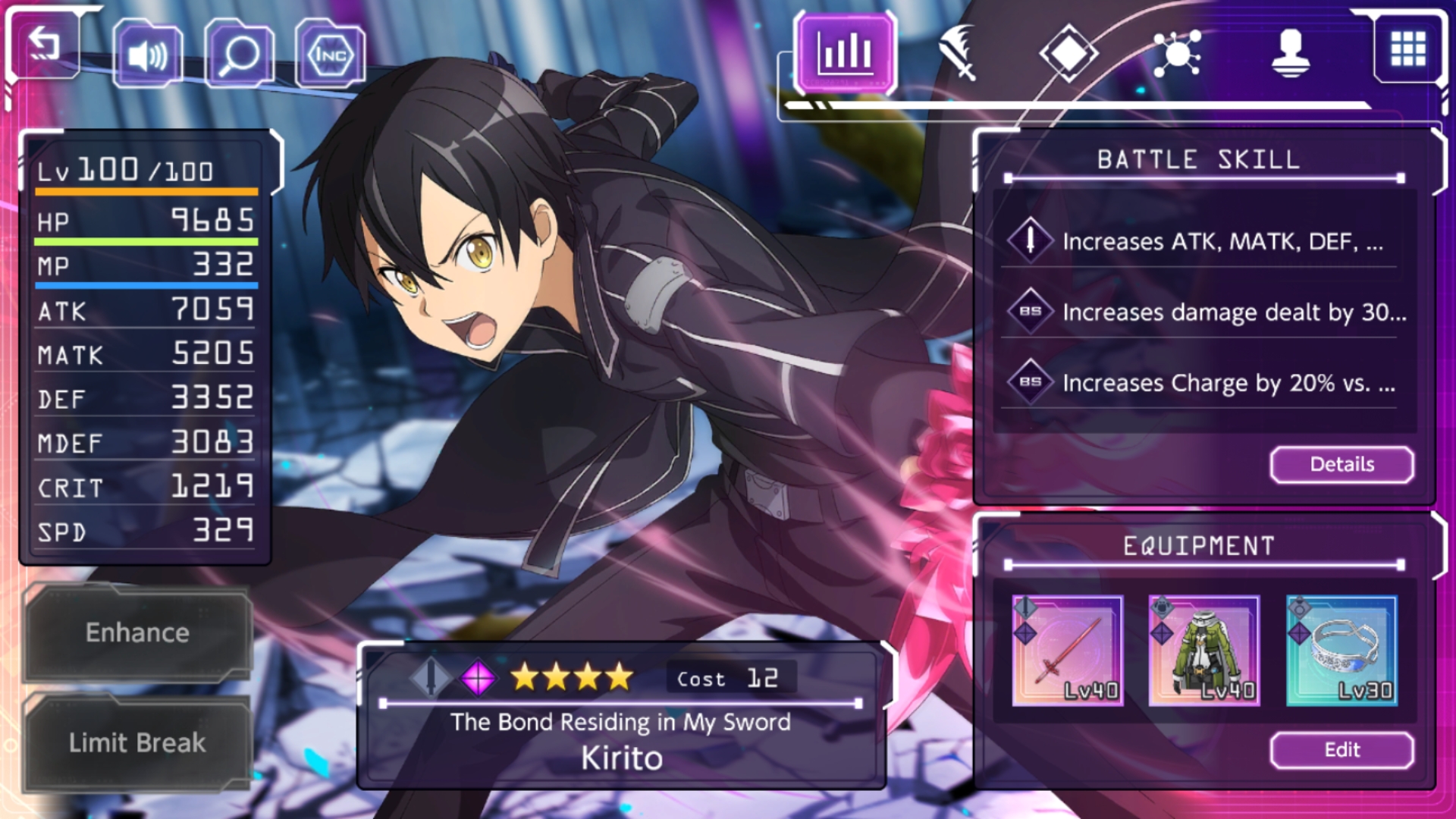Click the Edit button in Equipment panel
This screenshot has width=1456, height=819.
(1341, 750)
